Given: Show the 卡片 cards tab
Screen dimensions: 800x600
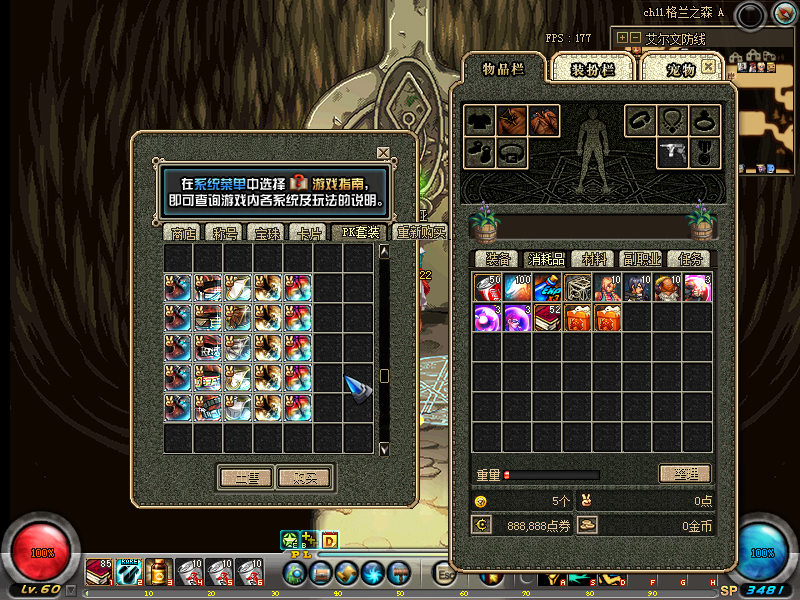Looking at the screenshot, I should click(x=307, y=233).
